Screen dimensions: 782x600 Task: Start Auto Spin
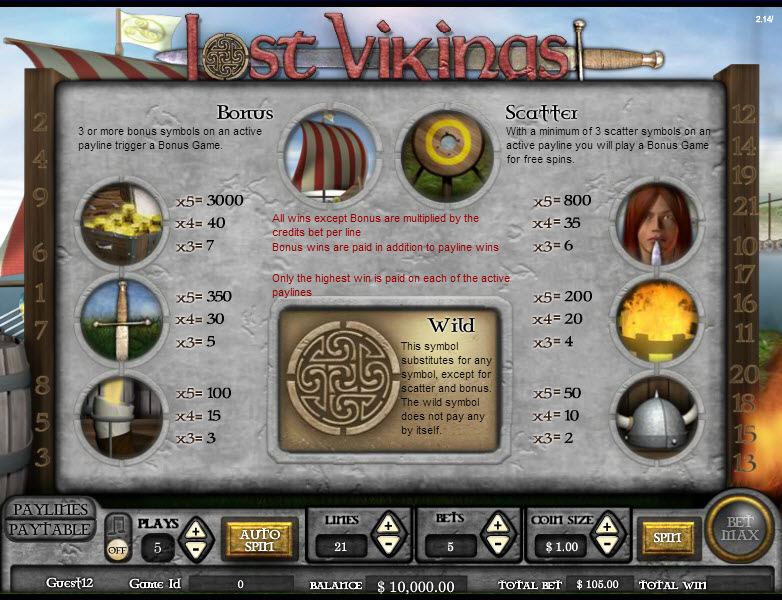tap(259, 539)
